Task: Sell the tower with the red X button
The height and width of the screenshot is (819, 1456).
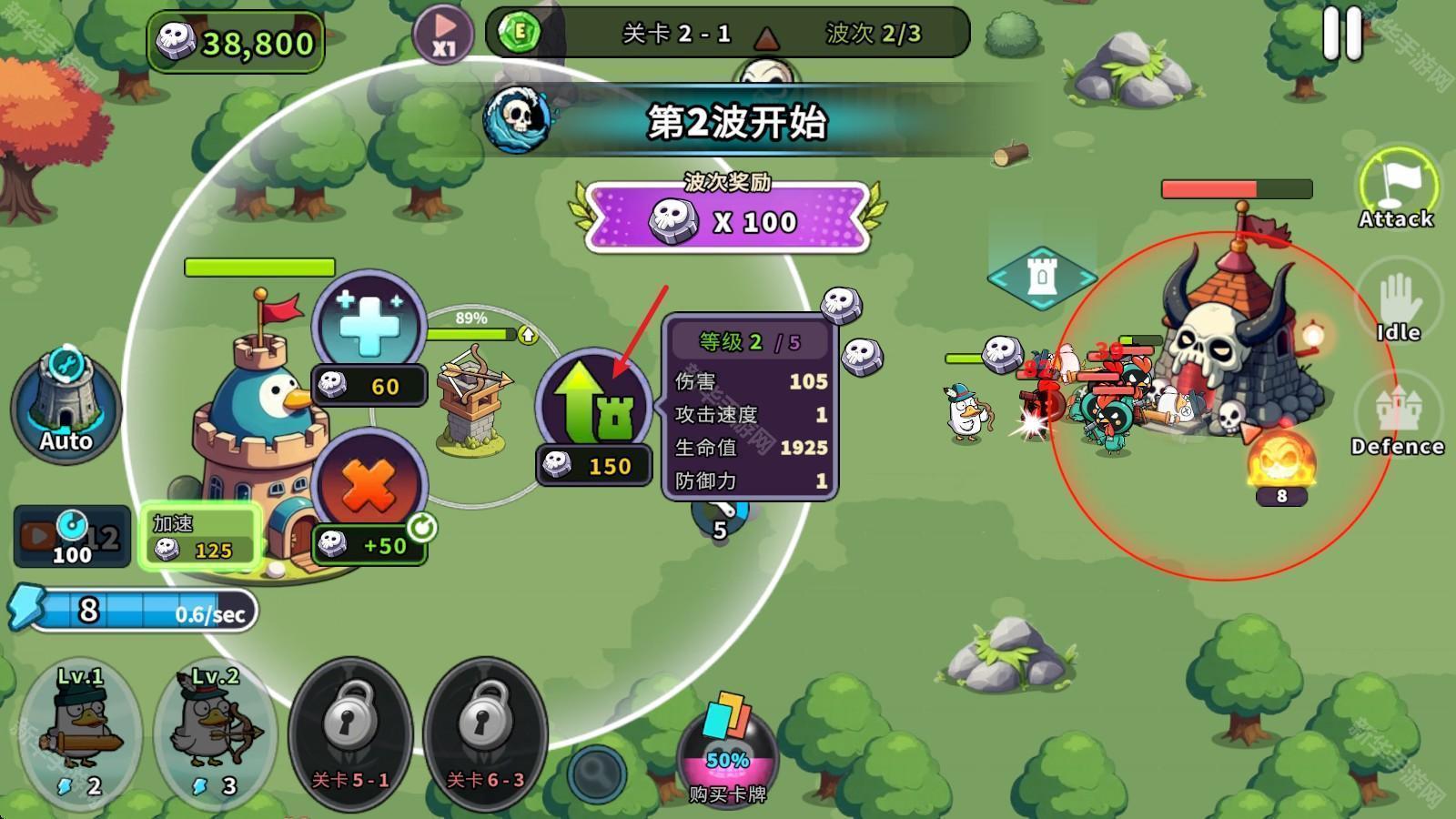Action: pyautogui.click(x=369, y=485)
